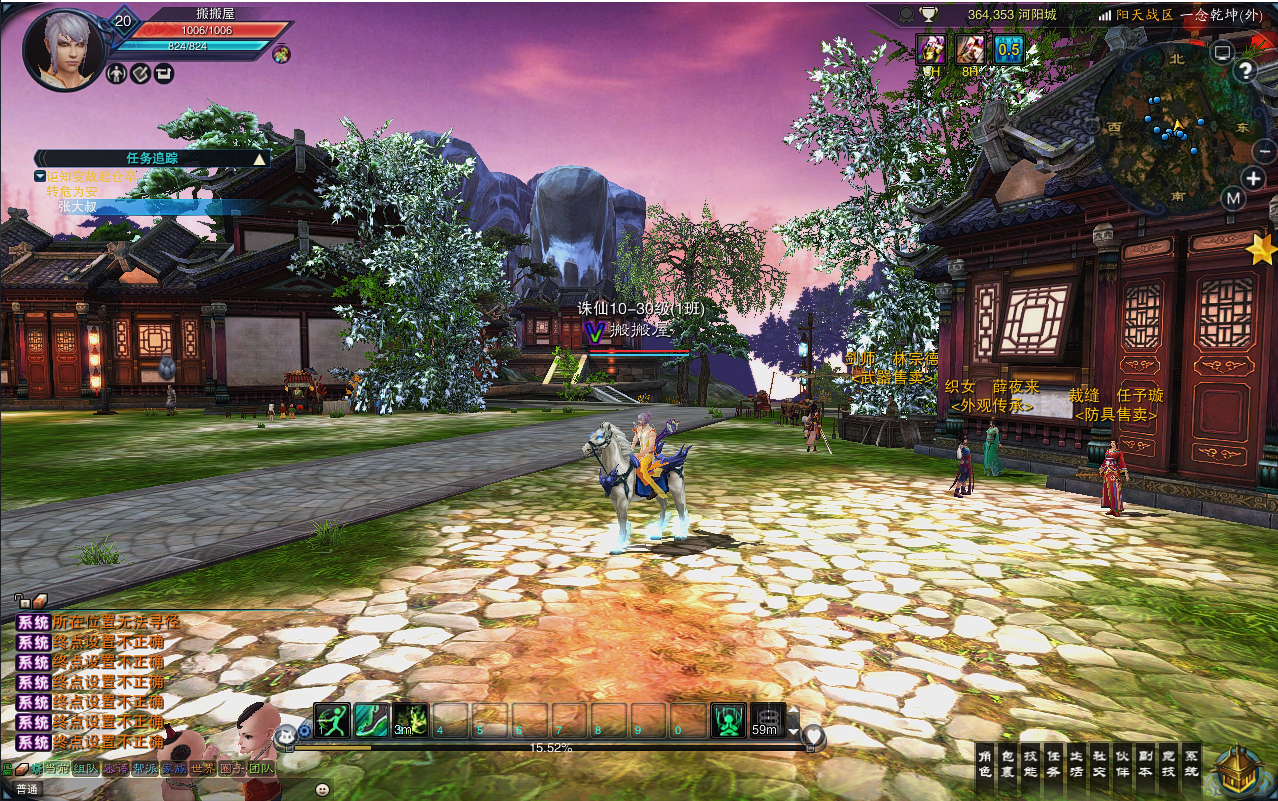This screenshot has height=801, width=1278.
Task: Open the 技能 skills menu
Action: pos(1030,764)
